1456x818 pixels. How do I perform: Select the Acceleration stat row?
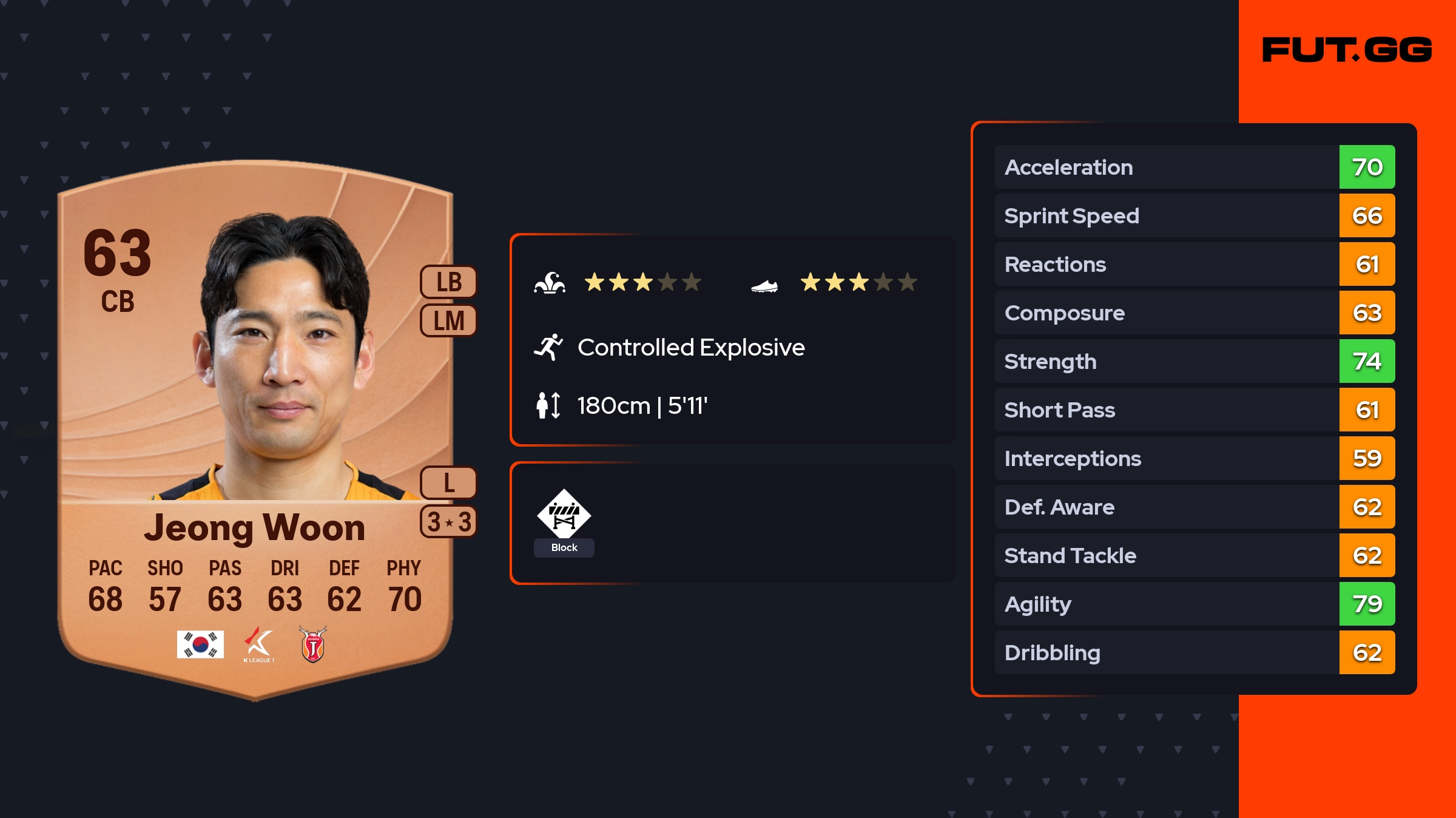click(x=1194, y=167)
